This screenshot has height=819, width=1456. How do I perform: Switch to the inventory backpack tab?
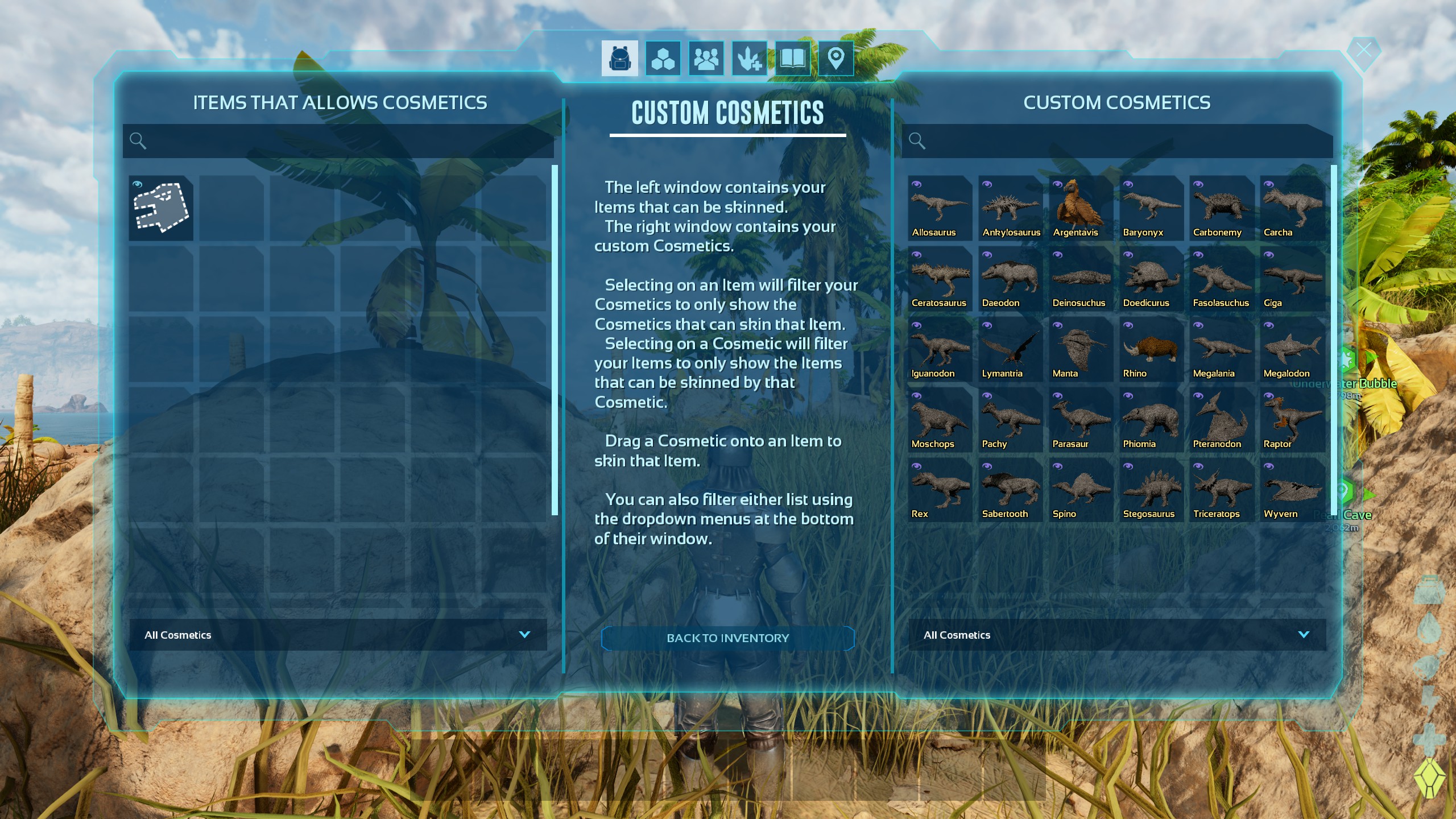[619, 57]
